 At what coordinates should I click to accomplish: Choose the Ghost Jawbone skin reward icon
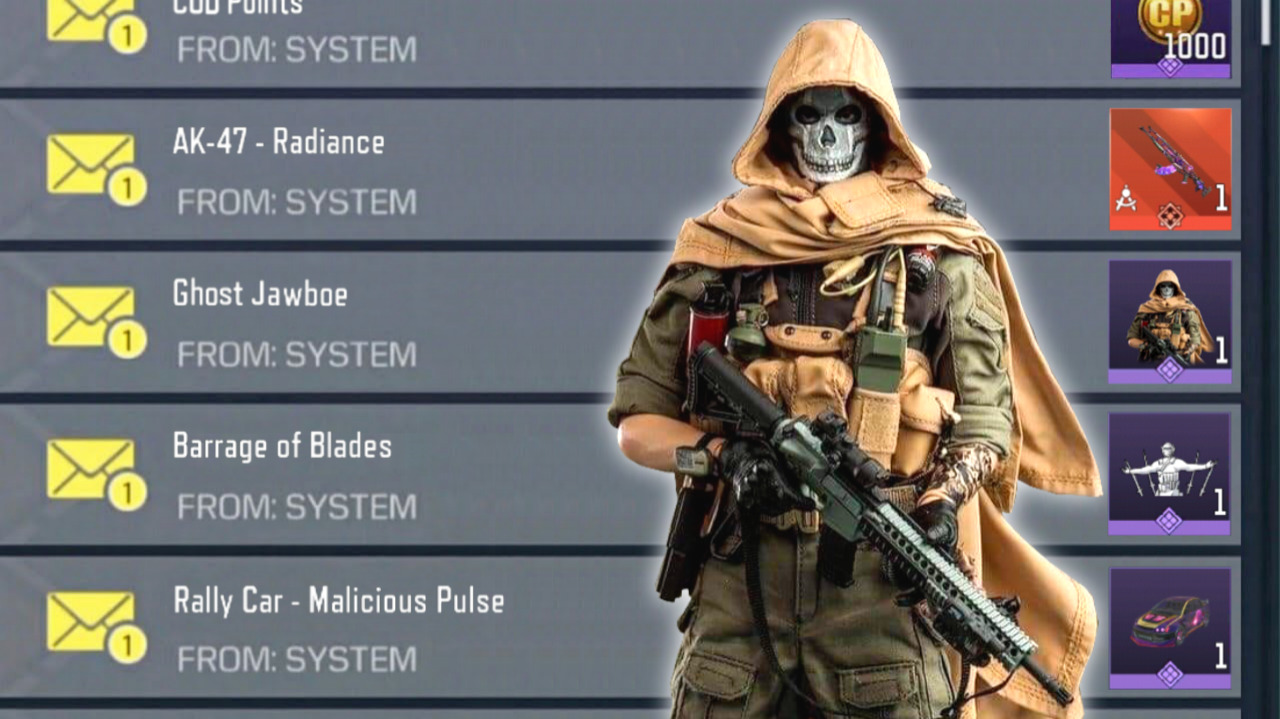1169,322
